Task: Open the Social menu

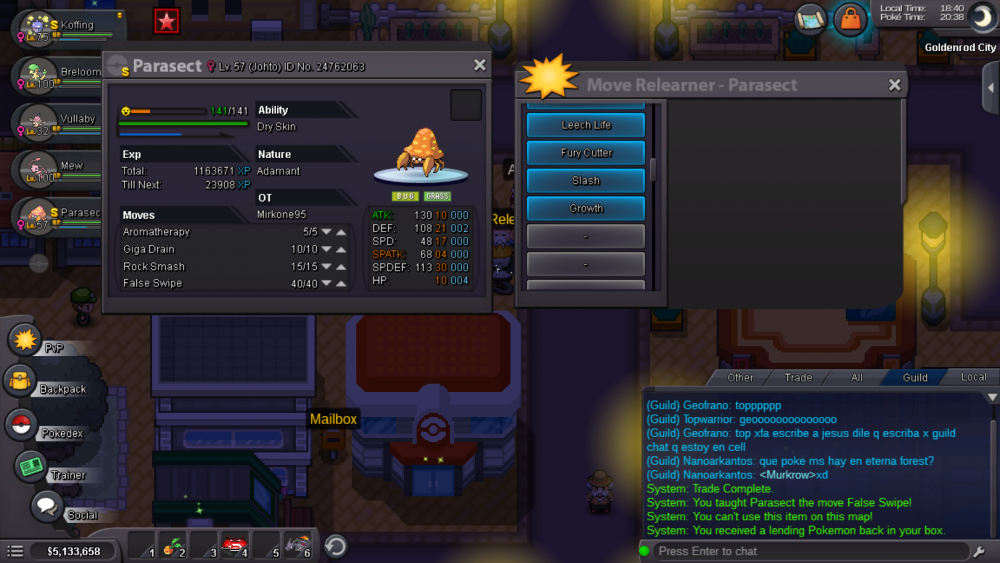Action: tap(47, 507)
